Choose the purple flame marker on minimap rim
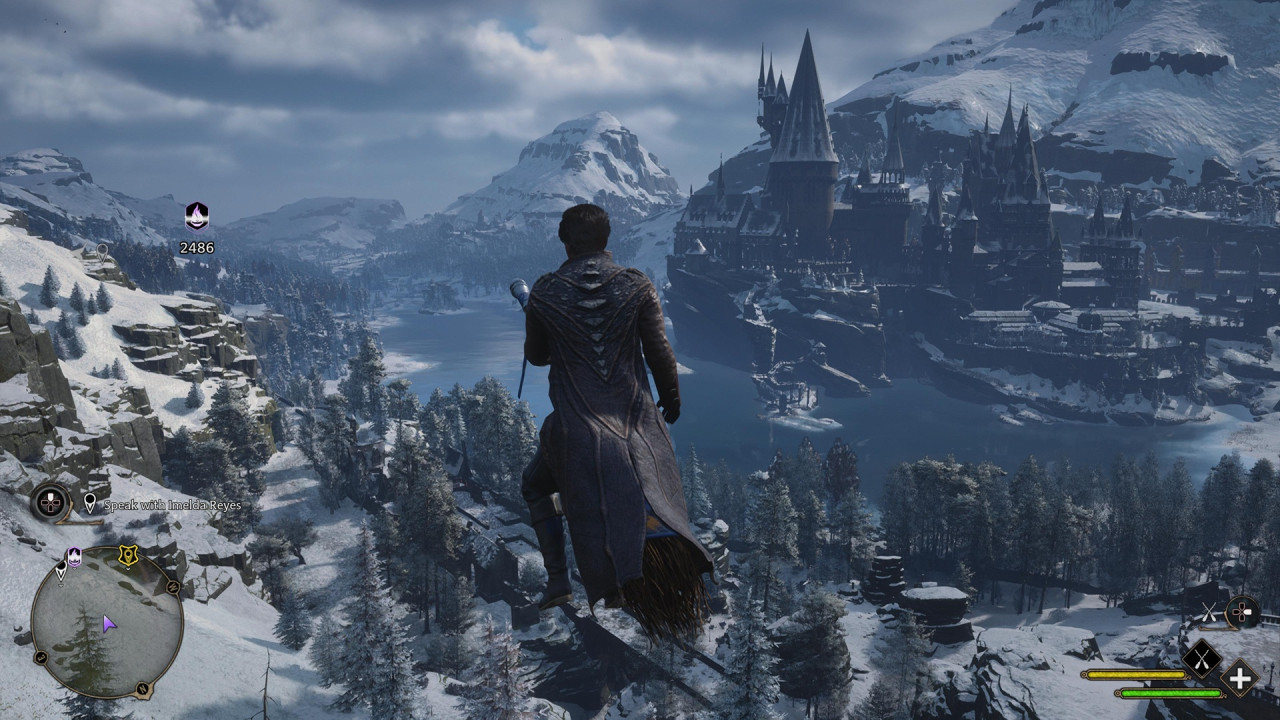The height and width of the screenshot is (720, 1280). tap(74, 556)
